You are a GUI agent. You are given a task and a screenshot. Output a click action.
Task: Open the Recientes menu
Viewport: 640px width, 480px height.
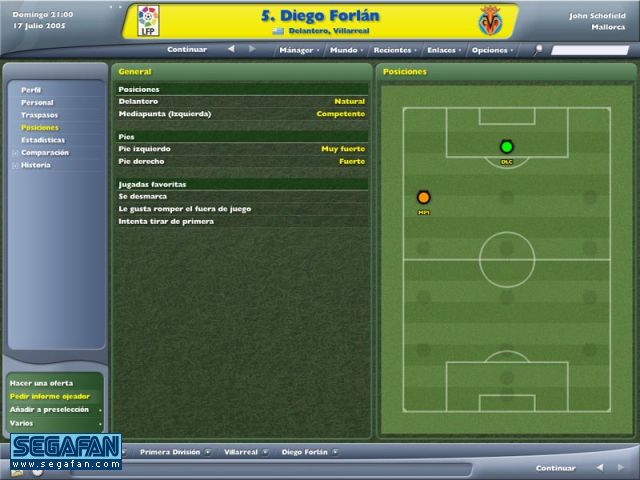point(393,49)
